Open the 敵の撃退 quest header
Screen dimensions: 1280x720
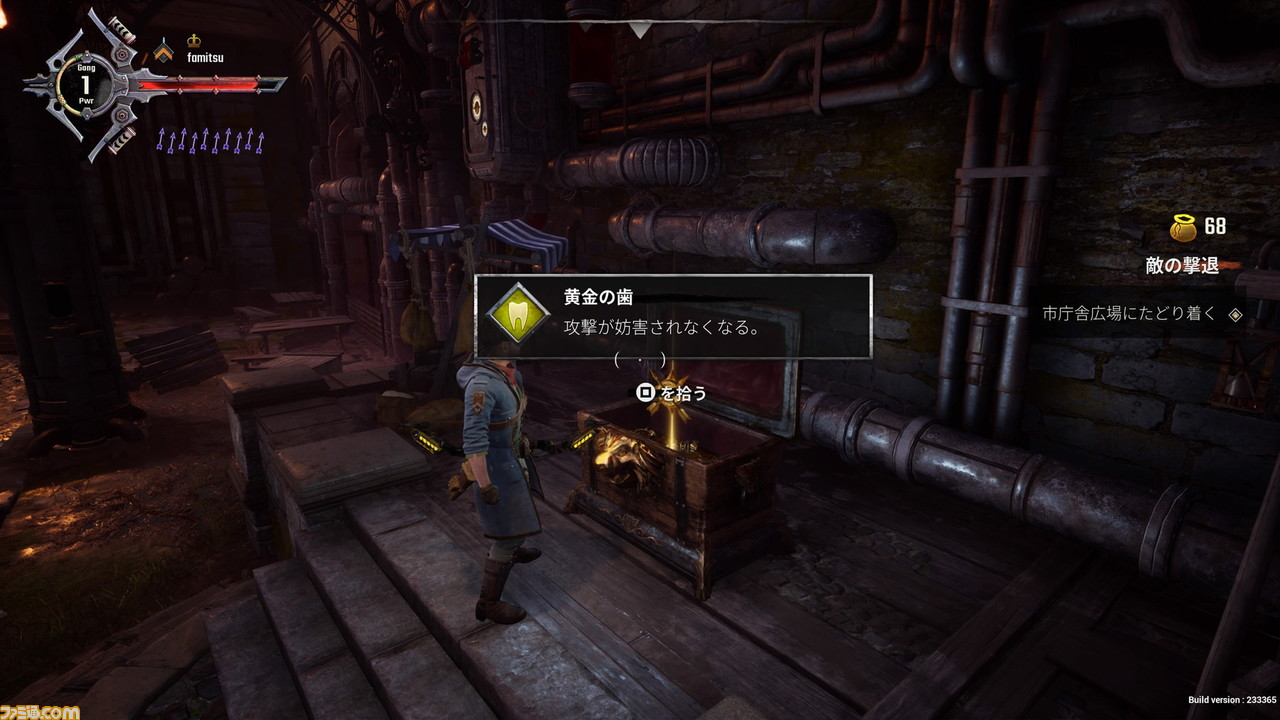pyautogui.click(x=1182, y=266)
